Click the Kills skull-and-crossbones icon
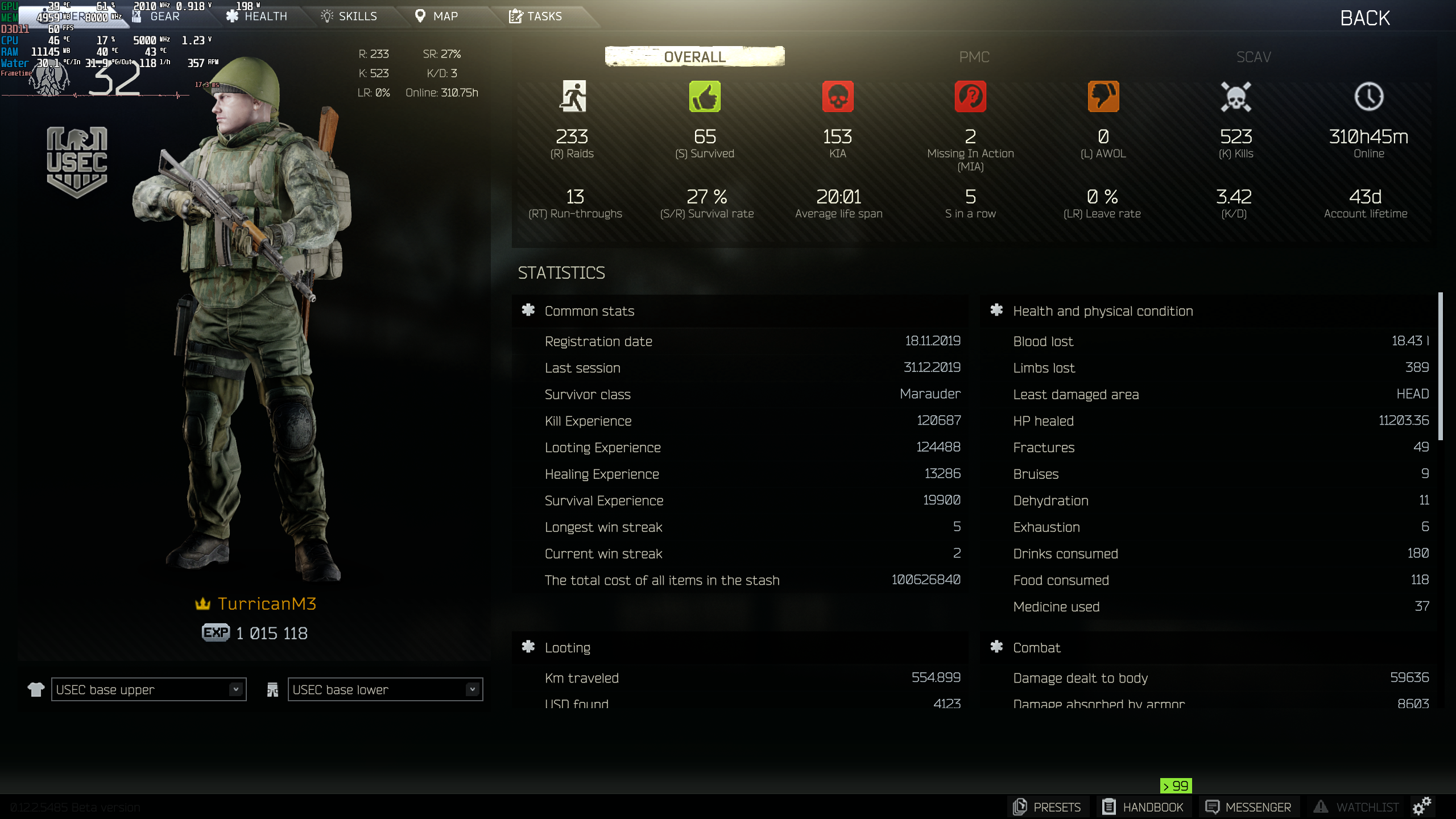Viewport: 1456px width, 819px height. pos(1236,97)
